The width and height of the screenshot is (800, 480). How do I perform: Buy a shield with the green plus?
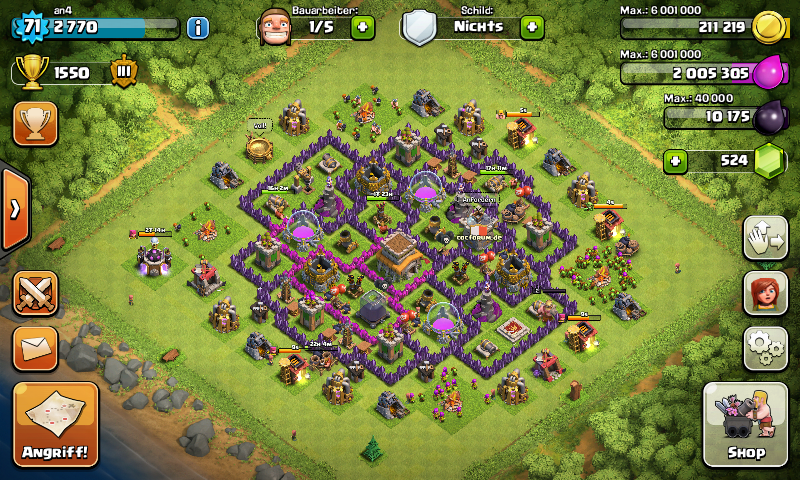coord(533,27)
